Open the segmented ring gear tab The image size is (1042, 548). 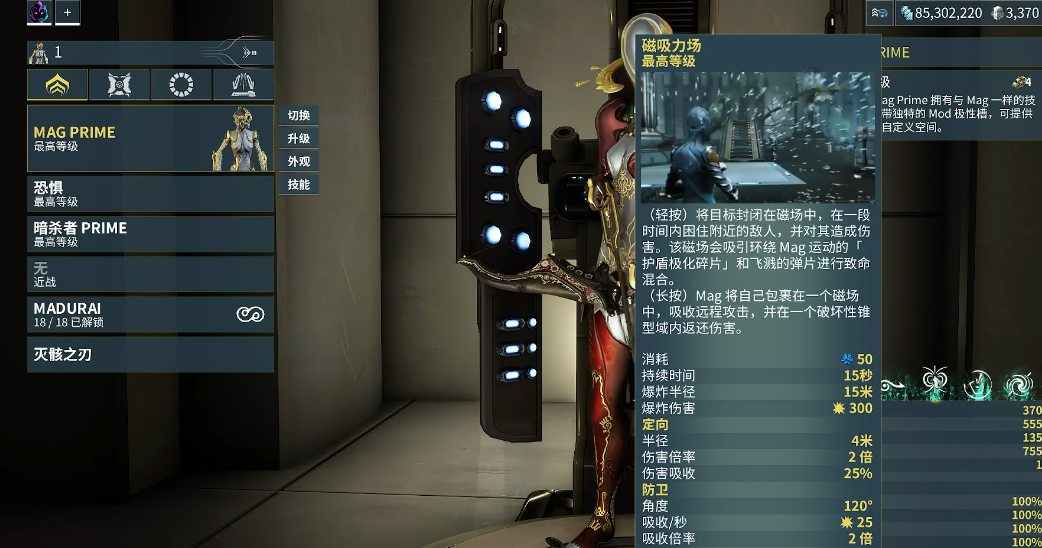tap(181, 85)
